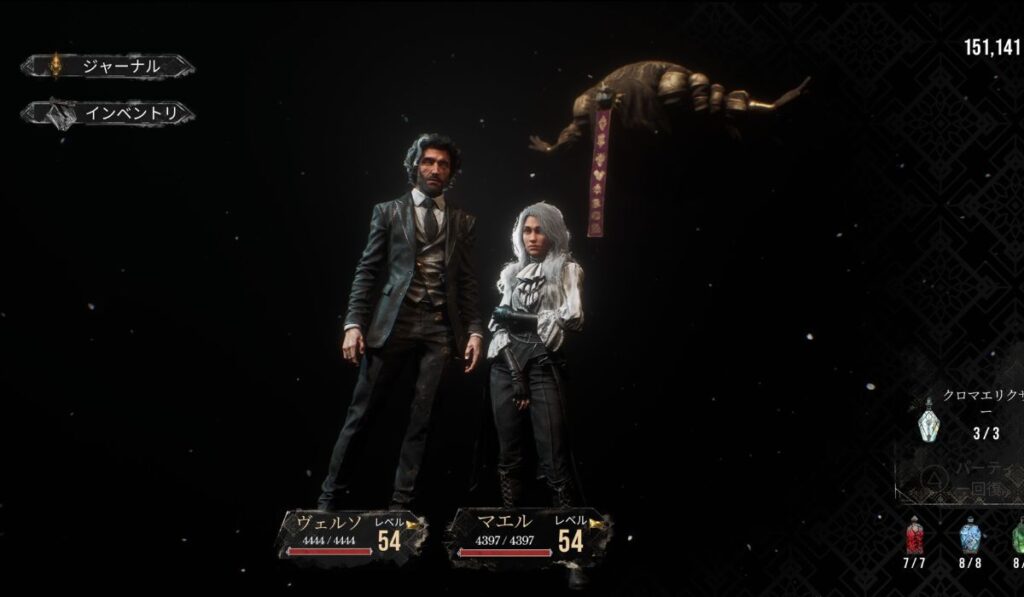This screenshot has height=597, width=1024.
Task: Select the ヴェルソ character panel
Action: coord(351,534)
